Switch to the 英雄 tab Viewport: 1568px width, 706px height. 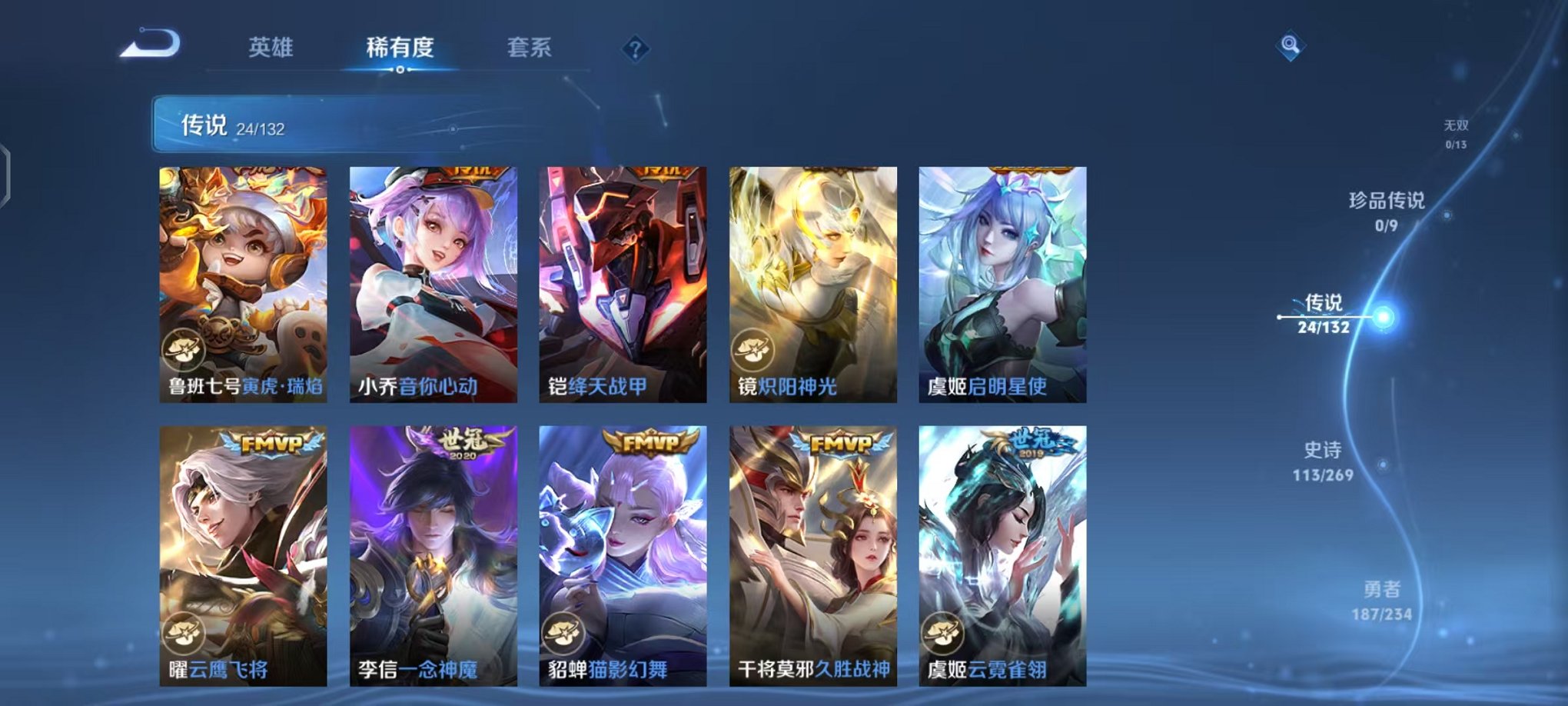point(271,48)
